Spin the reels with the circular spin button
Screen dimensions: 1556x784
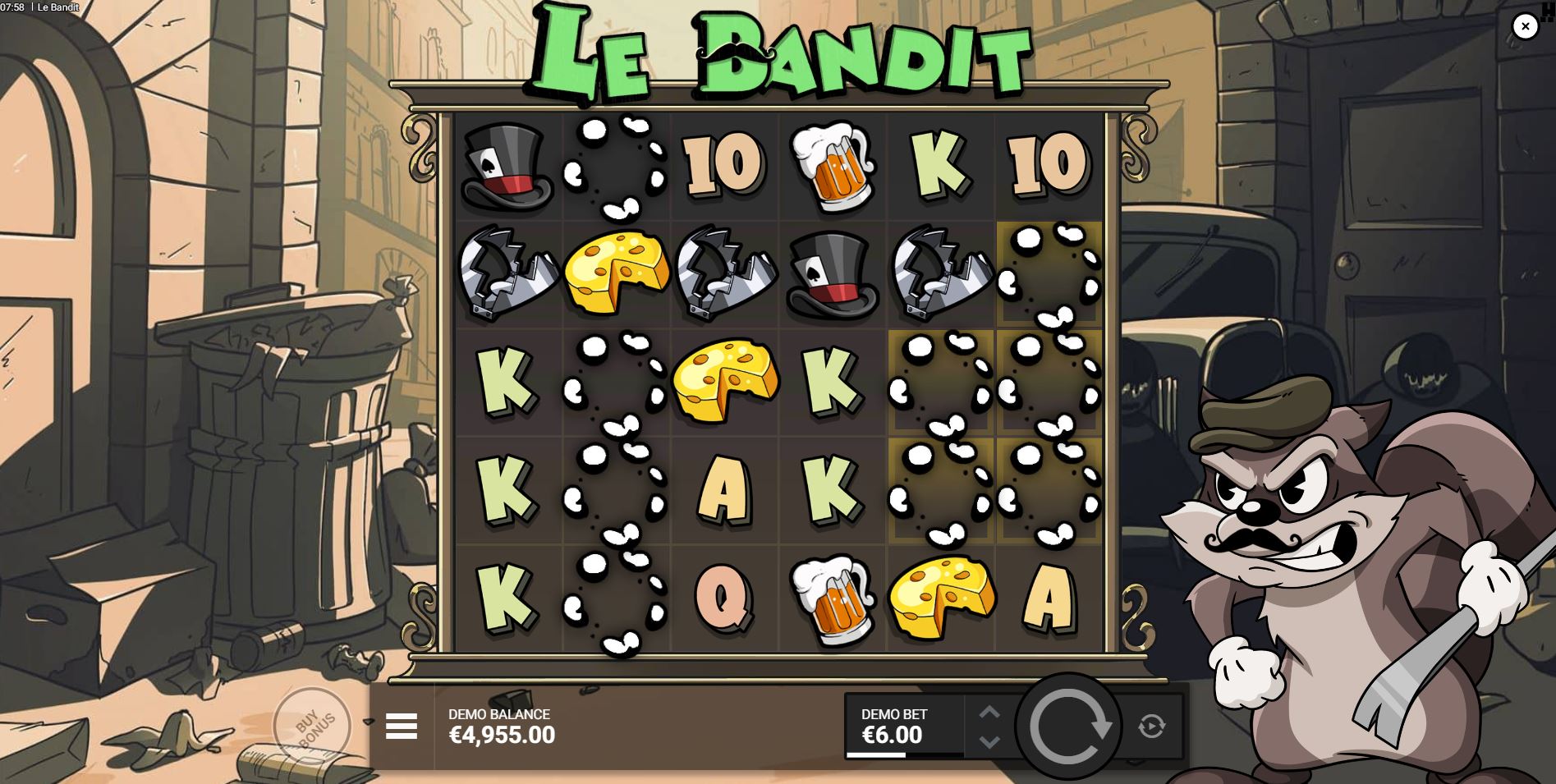click(1068, 726)
